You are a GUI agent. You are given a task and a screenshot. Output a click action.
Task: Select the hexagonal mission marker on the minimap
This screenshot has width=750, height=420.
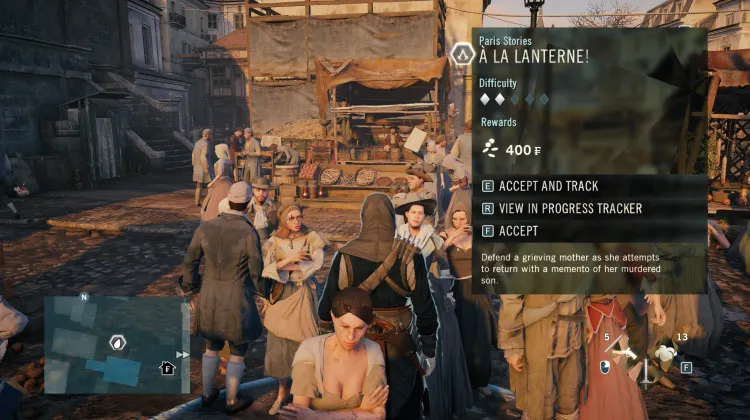(116, 342)
